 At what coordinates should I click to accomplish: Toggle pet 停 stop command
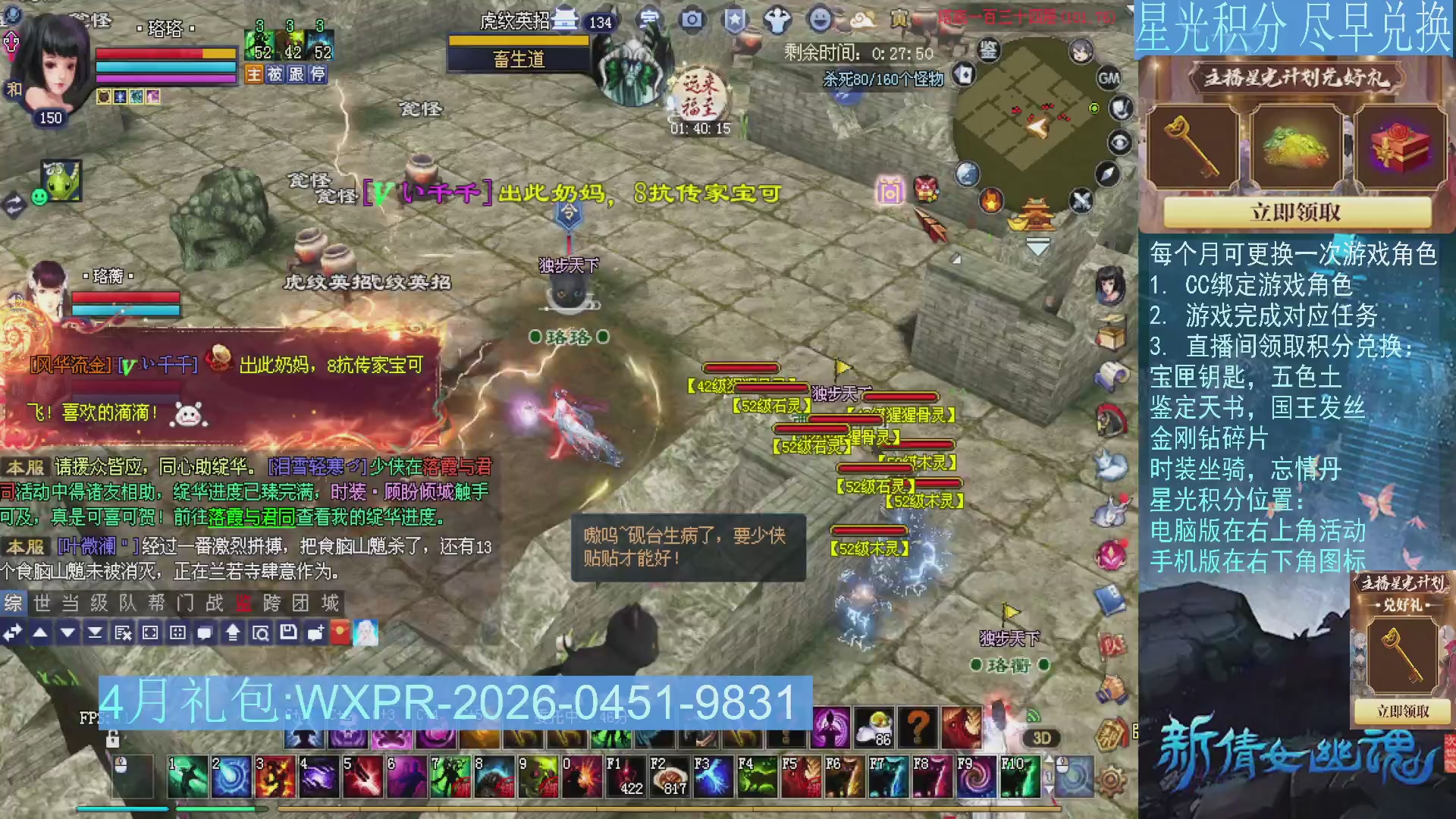click(x=318, y=74)
